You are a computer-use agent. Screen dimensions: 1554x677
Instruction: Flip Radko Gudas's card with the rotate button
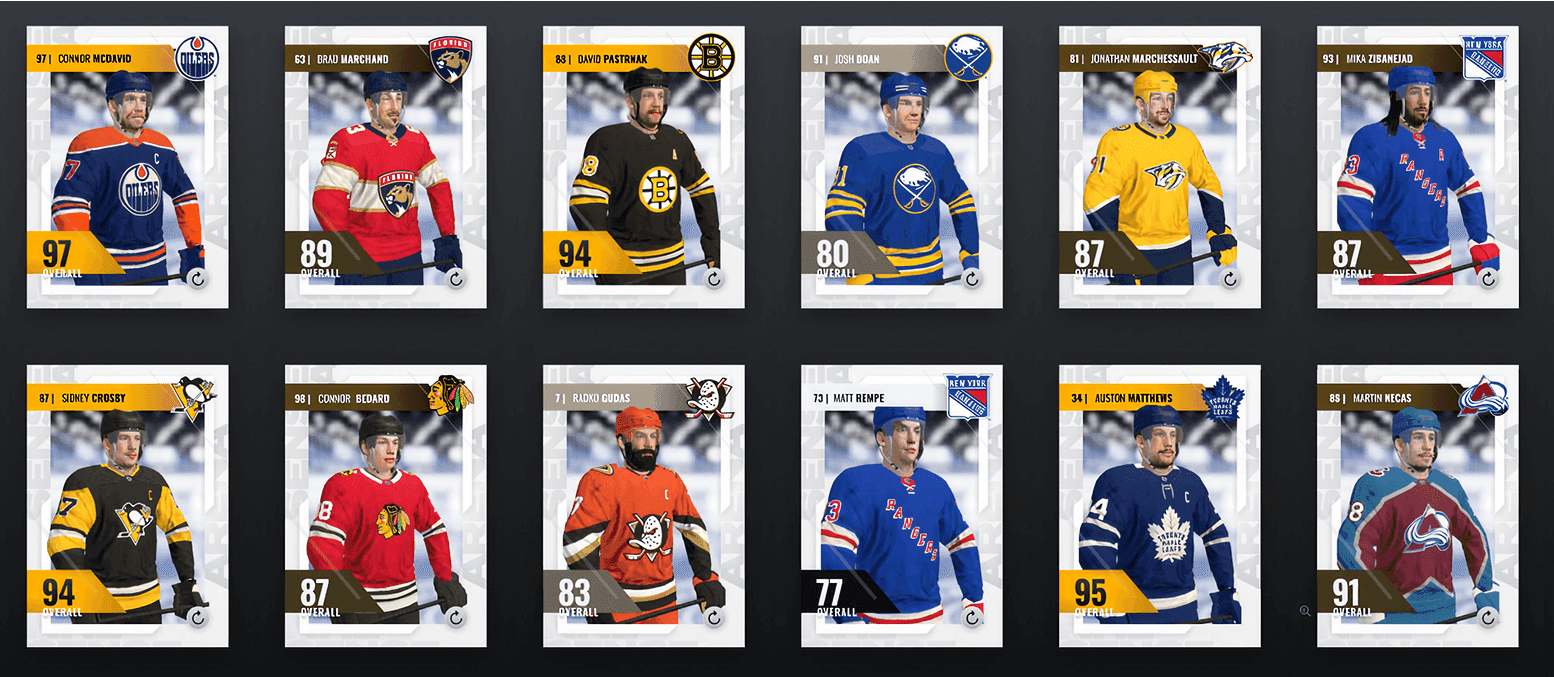[714, 618]
